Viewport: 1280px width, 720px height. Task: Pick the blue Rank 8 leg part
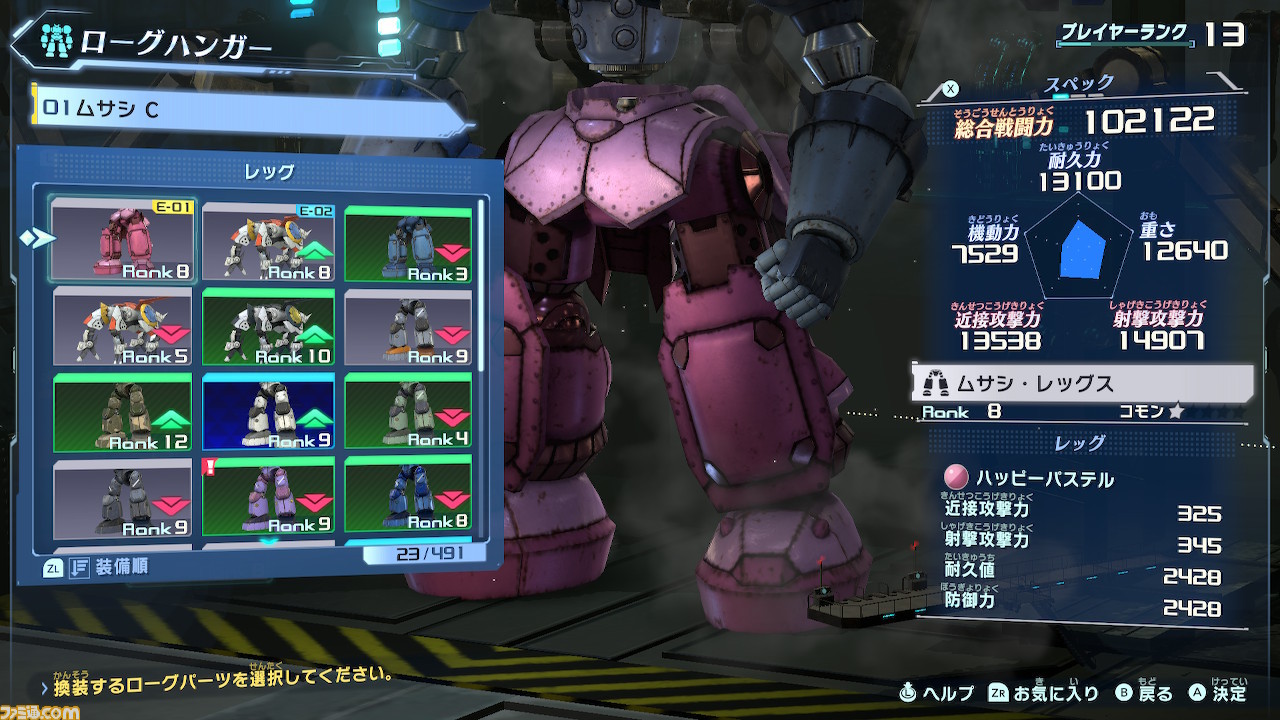click(x=408, y=495)
